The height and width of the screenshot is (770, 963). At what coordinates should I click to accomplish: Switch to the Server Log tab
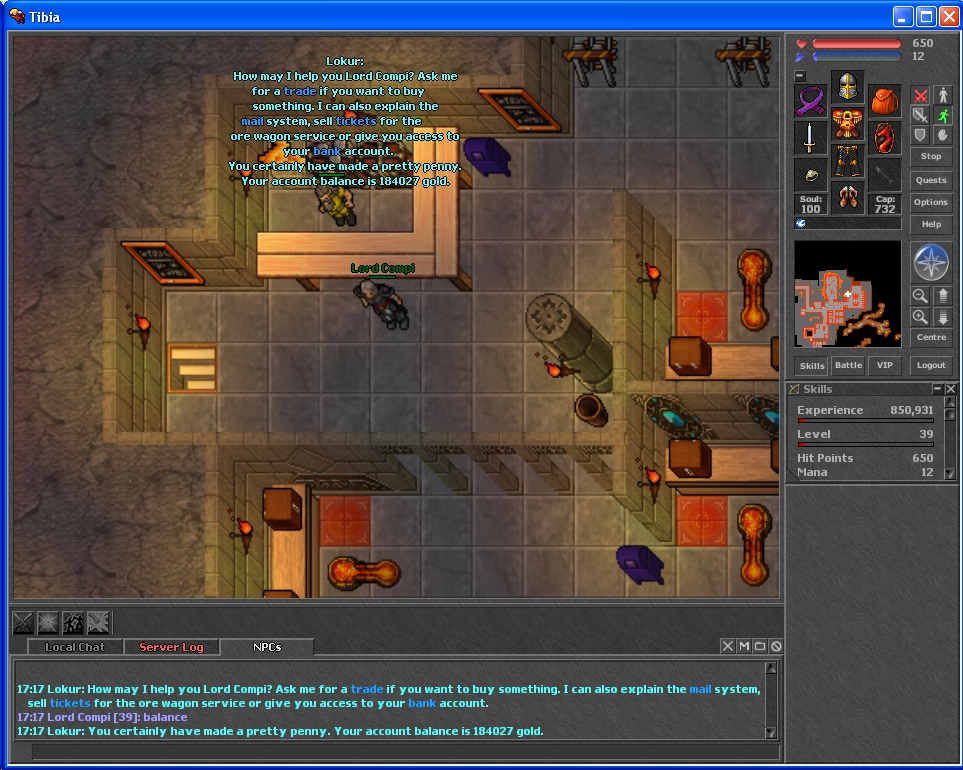coord(171,647)
